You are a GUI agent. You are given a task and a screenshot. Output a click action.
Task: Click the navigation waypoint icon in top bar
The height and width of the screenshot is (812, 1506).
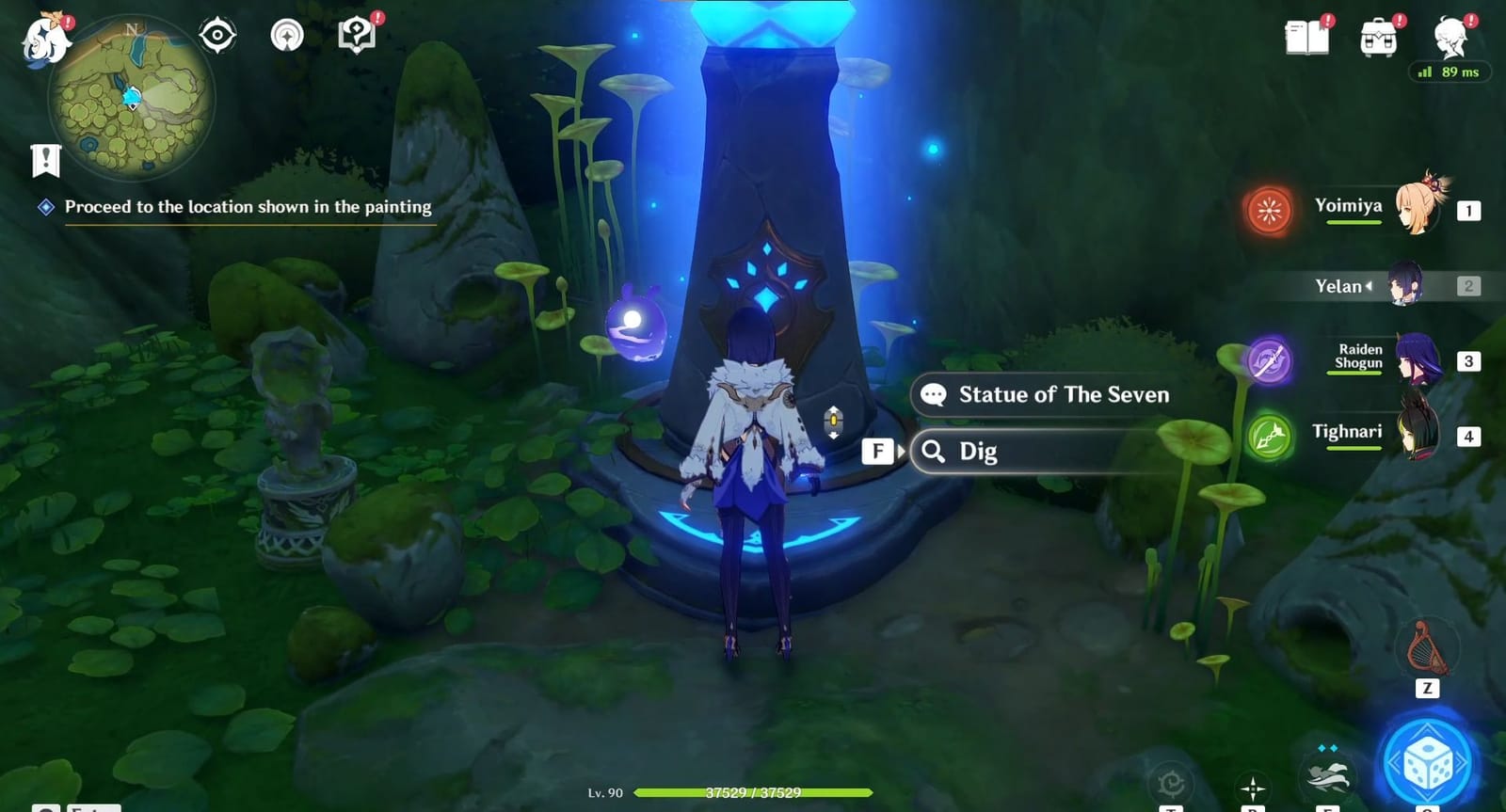click(x=286, y=34)
